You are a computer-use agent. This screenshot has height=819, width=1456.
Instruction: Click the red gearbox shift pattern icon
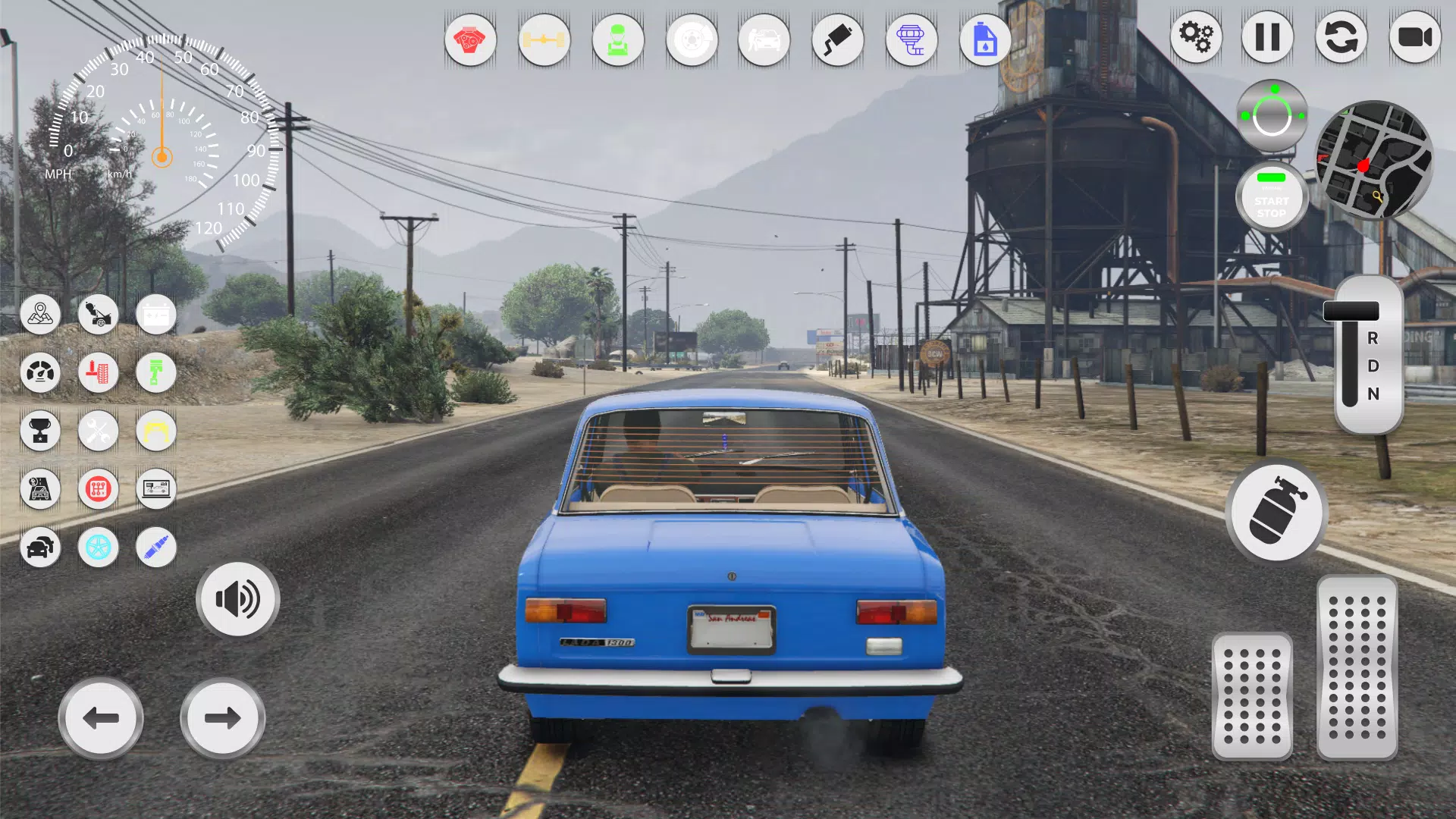click(99, 489)
